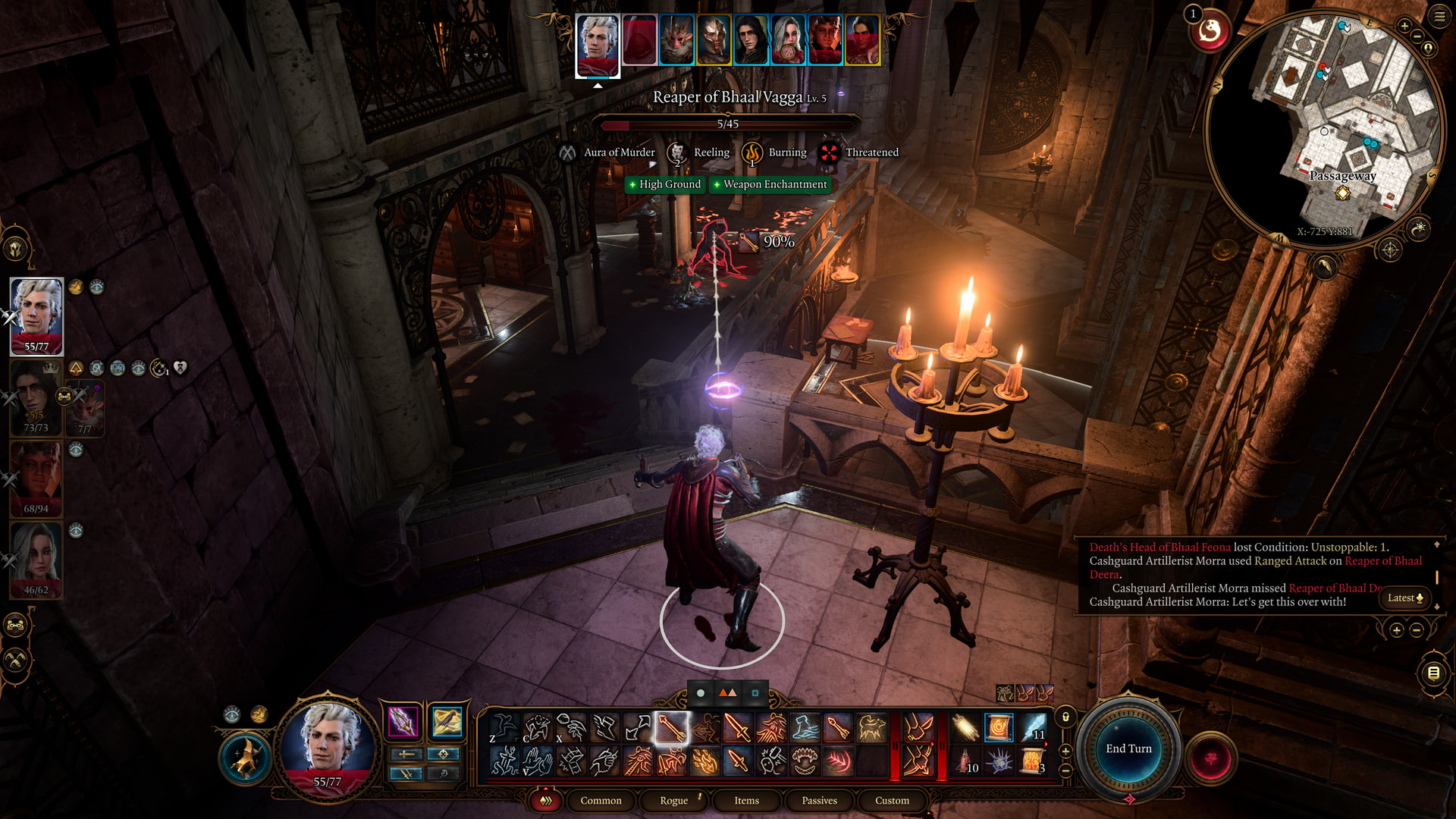Open the Rogue hotbar tab
Screen dimensions: 1456x819
click(x=673, y=800)
